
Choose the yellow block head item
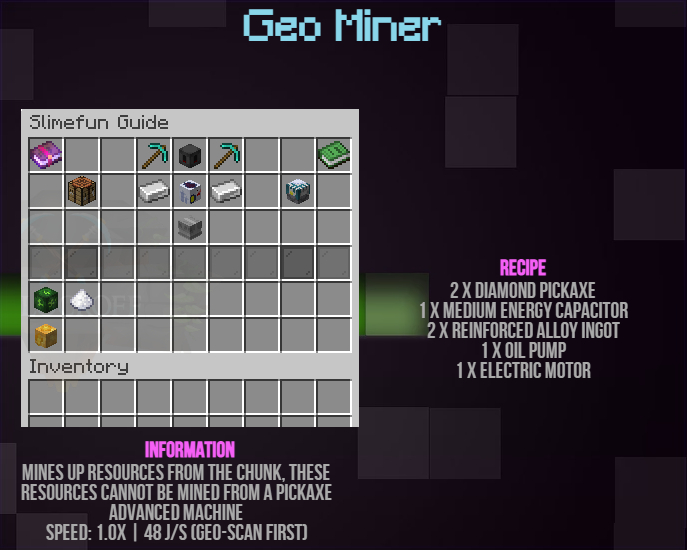coord(46,334)
